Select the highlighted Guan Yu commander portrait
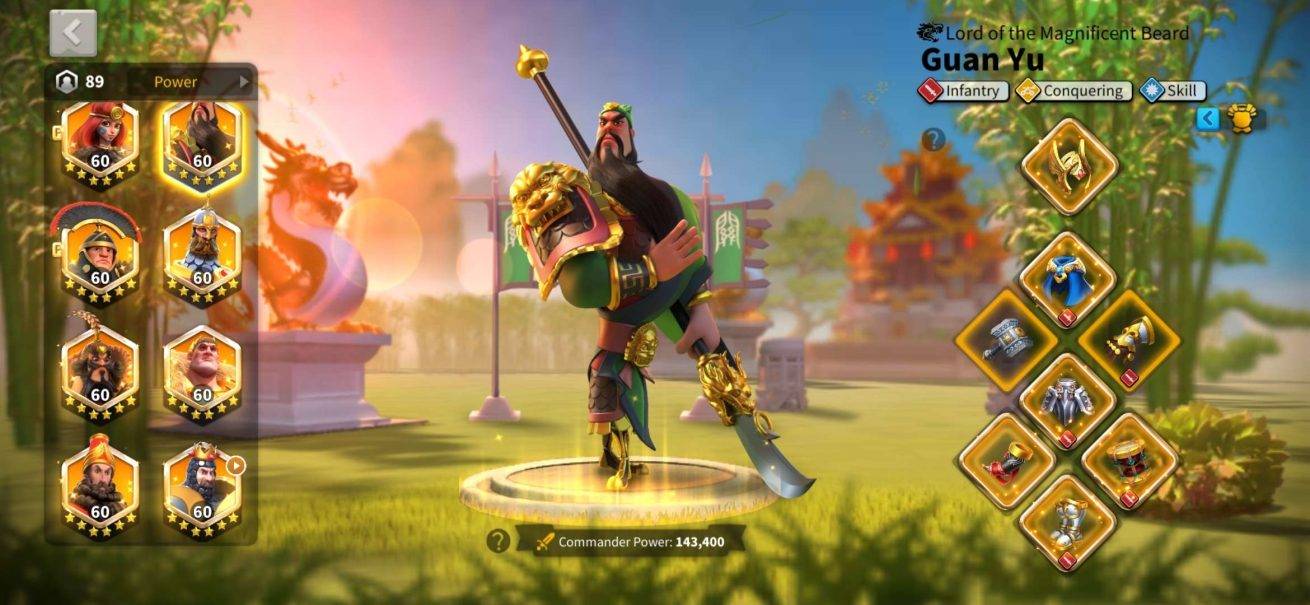 [202, 142]
